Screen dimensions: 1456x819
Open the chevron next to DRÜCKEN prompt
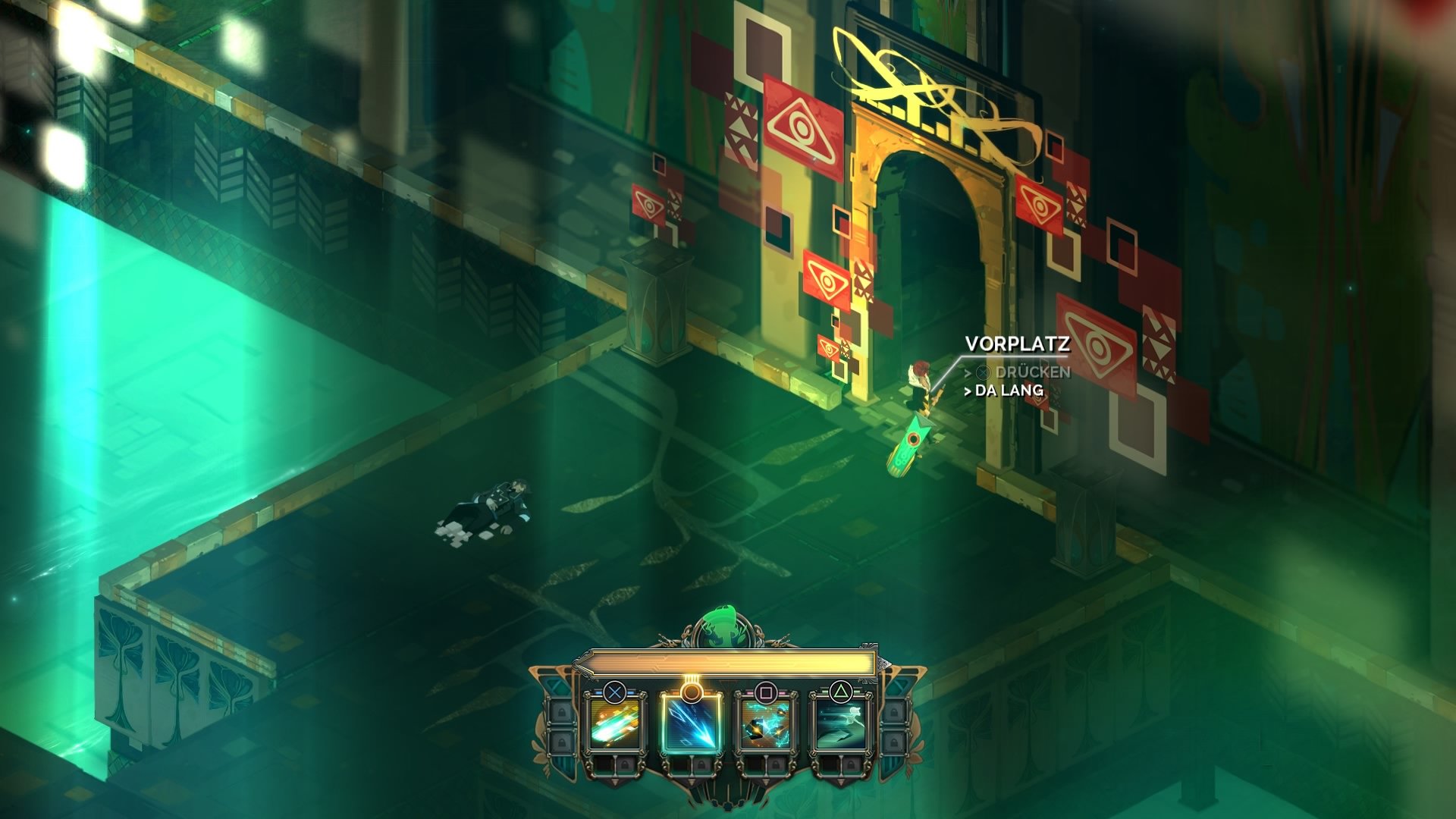(x=968, y=372)
